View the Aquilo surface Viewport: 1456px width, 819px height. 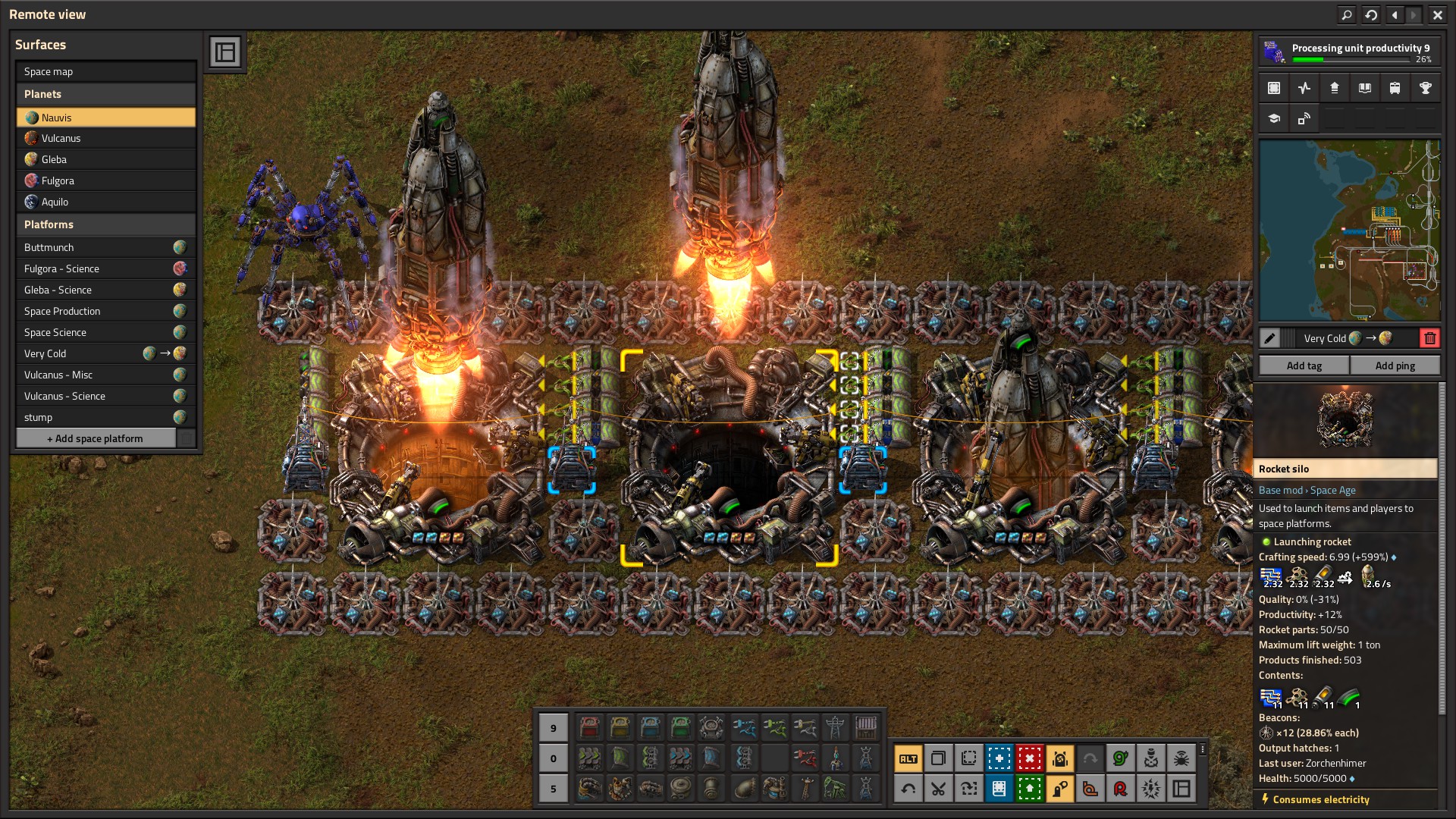(x=105, y=202)
